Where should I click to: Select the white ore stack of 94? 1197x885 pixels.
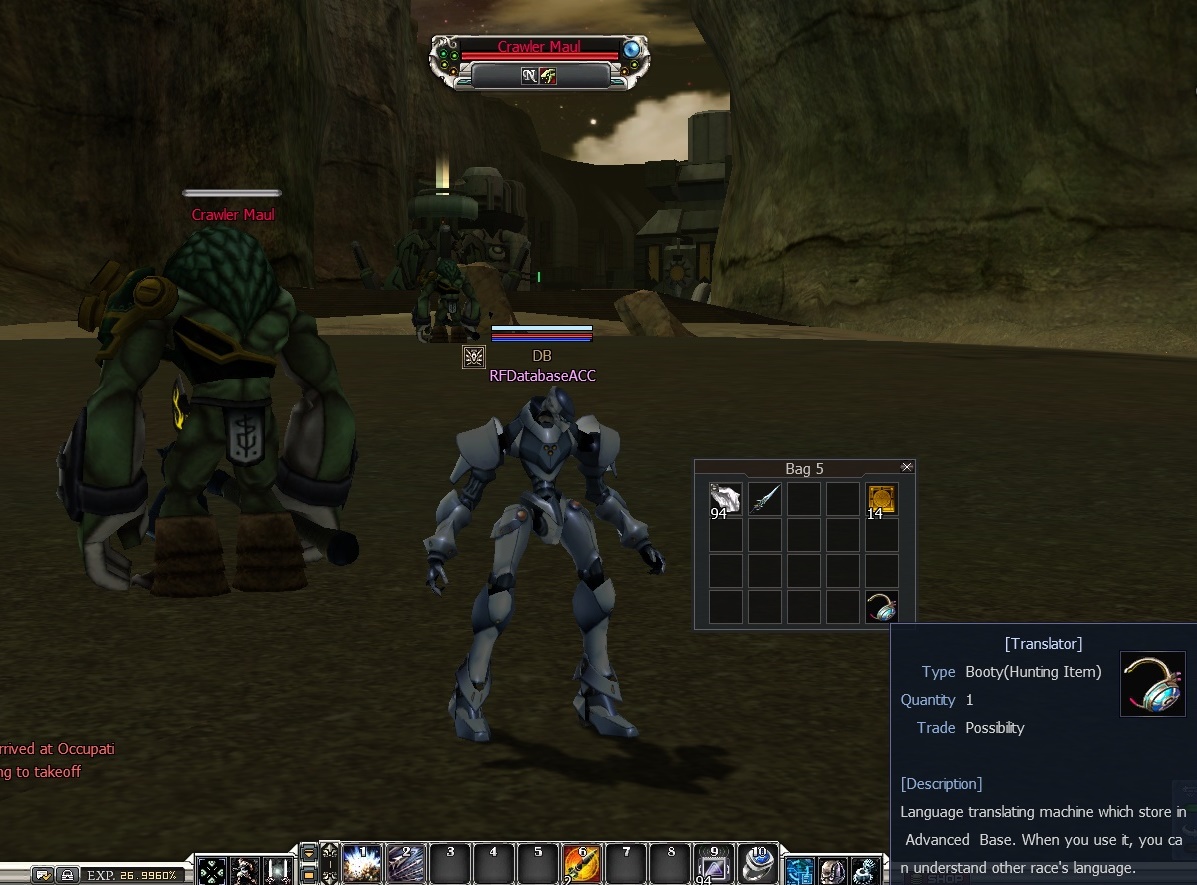[x=724, y=499]
